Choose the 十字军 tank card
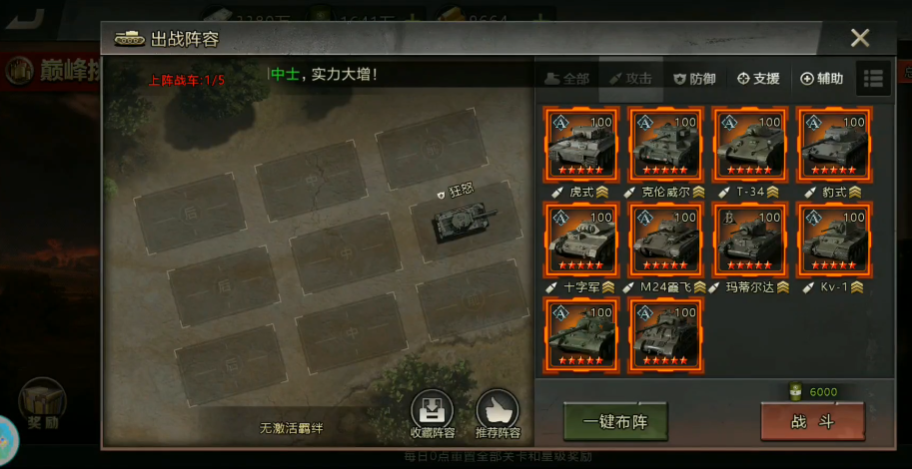The height and width of the screenshot is (469, 912). click(x=581, y=239)
